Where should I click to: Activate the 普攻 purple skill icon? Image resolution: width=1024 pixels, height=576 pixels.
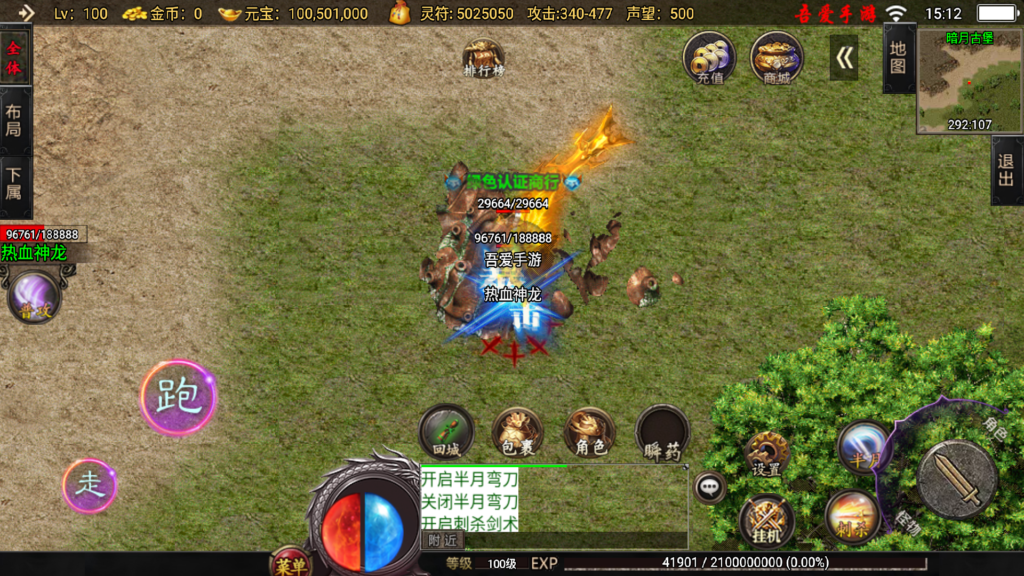pos(34,299)
